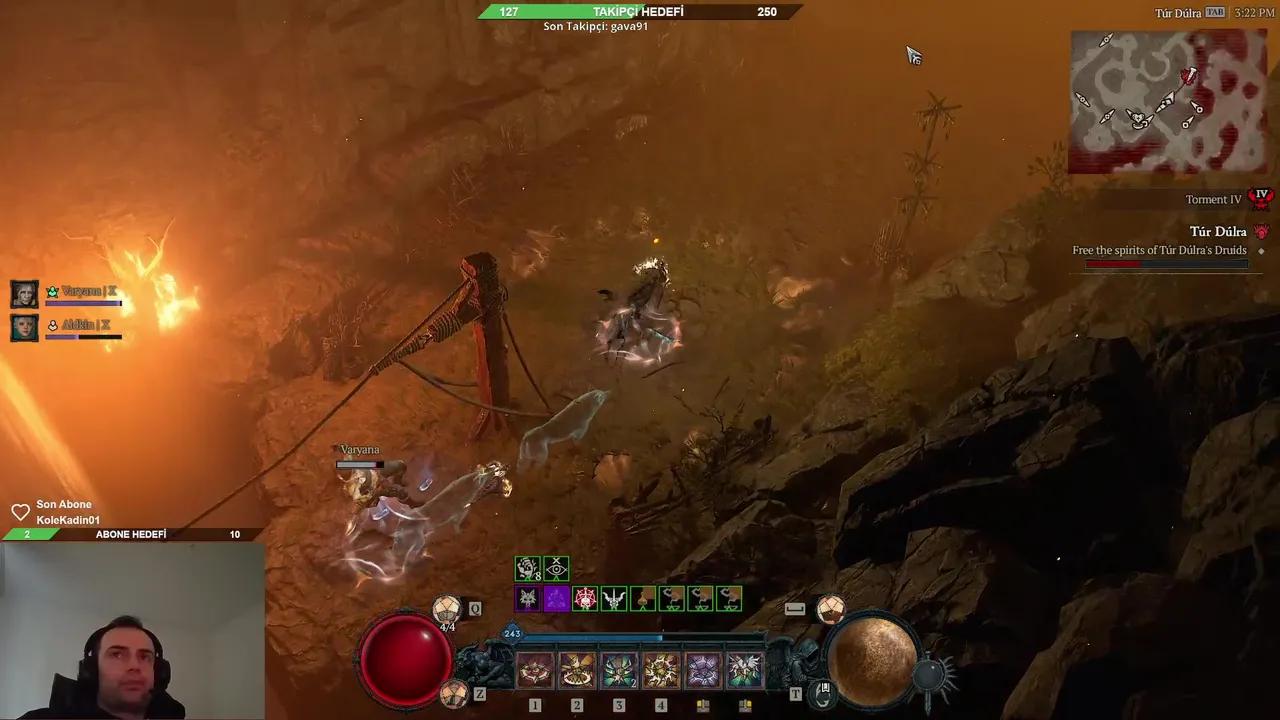Screen dimensions: 1280x720
Task: Trigger the teal skill bound to key 3
Action: [x=619, y=670]
